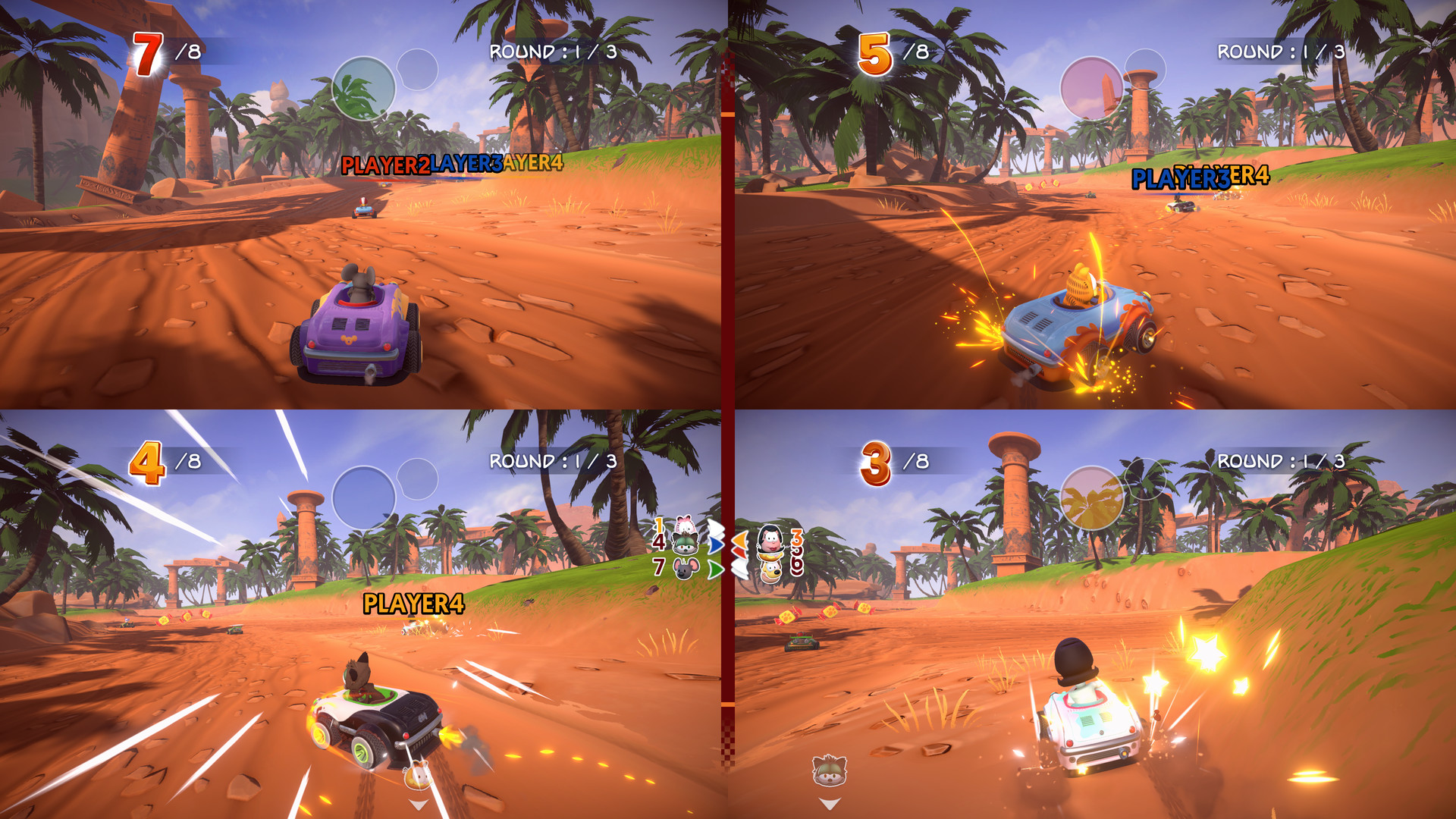Click the orange chevron position marker
The width and height of the screenshot is (1456, 819).
pos(741,539)
